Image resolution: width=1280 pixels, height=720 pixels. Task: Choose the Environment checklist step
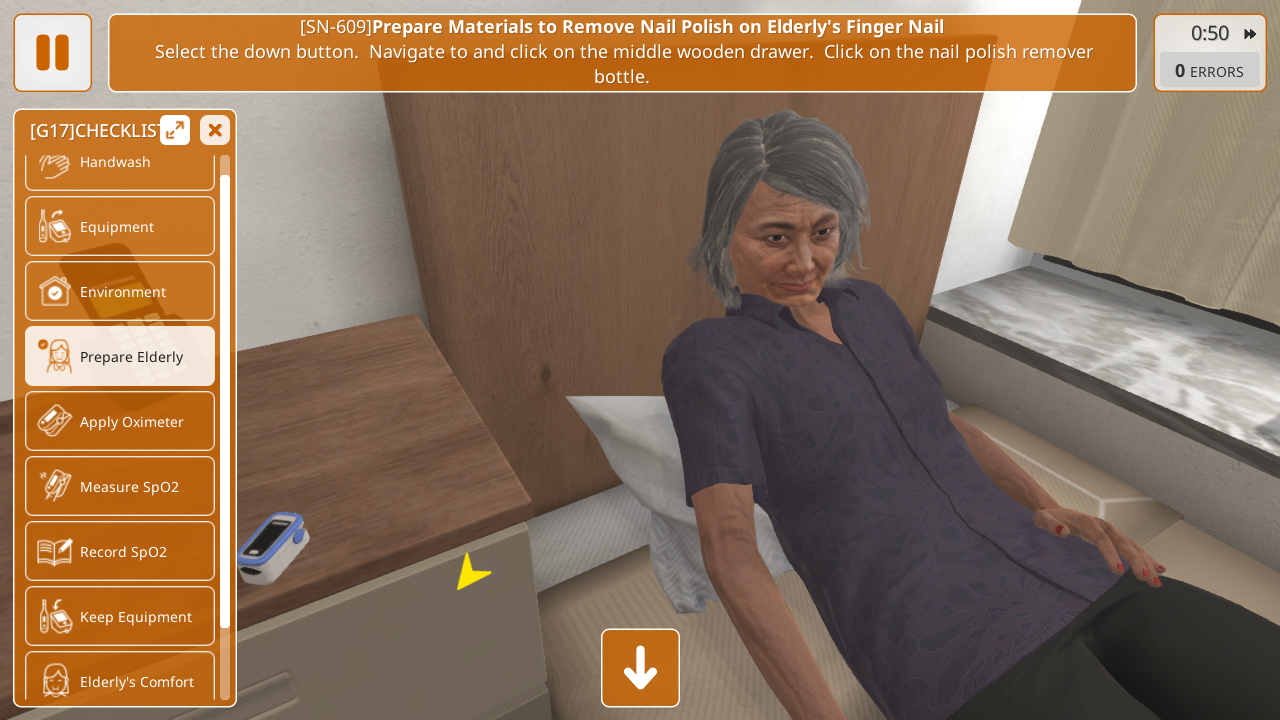point(120,291)
